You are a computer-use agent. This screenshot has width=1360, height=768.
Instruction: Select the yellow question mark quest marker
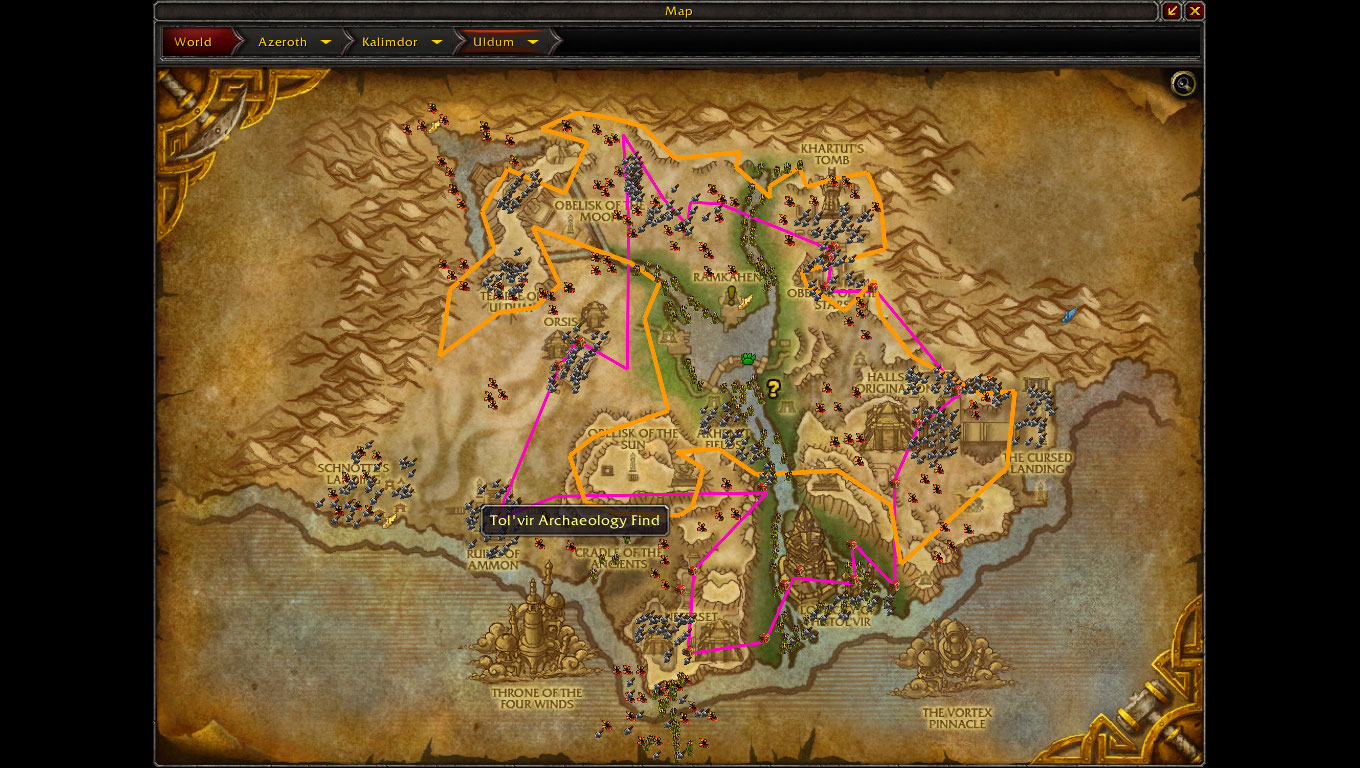click(773, 388)
